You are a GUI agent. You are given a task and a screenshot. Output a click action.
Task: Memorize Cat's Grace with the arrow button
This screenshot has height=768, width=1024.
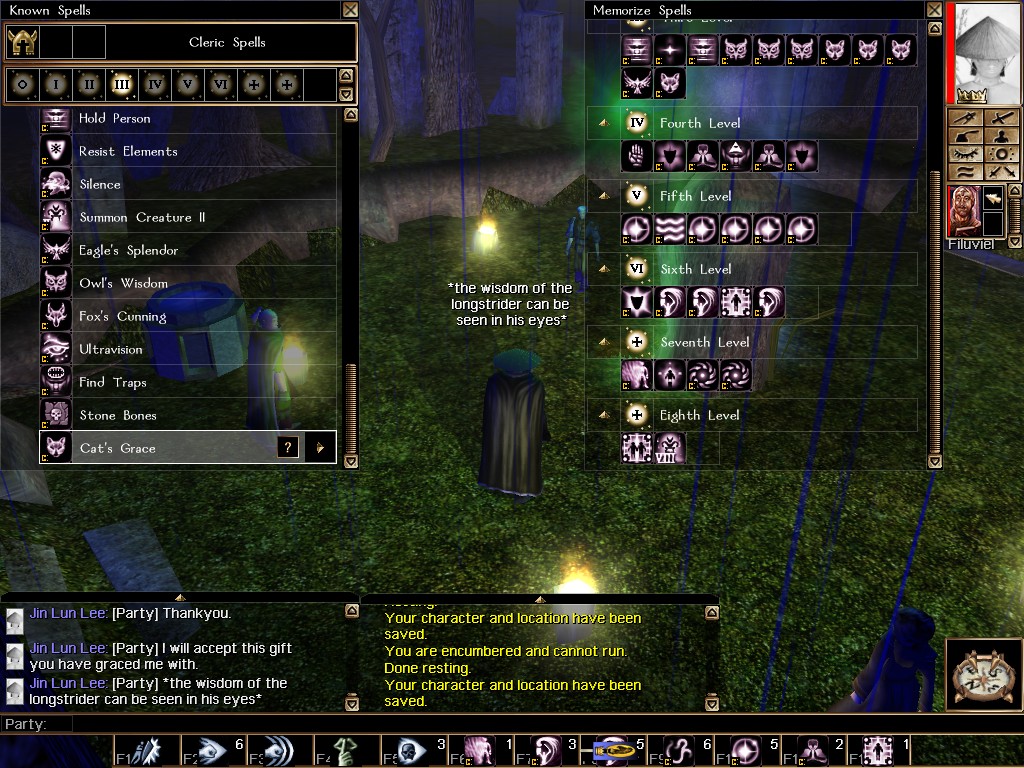click(x=320, y=448)
